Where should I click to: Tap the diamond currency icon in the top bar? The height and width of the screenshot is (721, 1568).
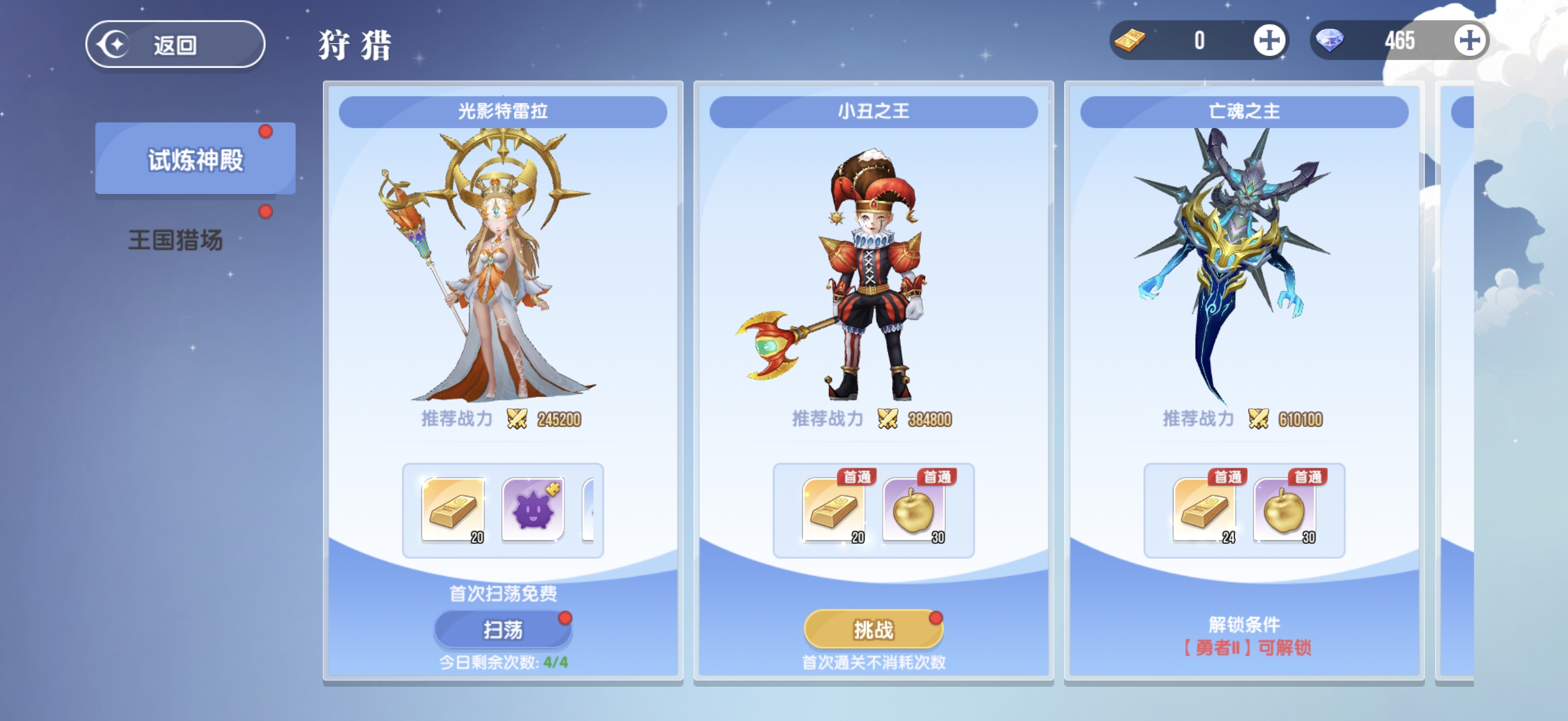1331,41
